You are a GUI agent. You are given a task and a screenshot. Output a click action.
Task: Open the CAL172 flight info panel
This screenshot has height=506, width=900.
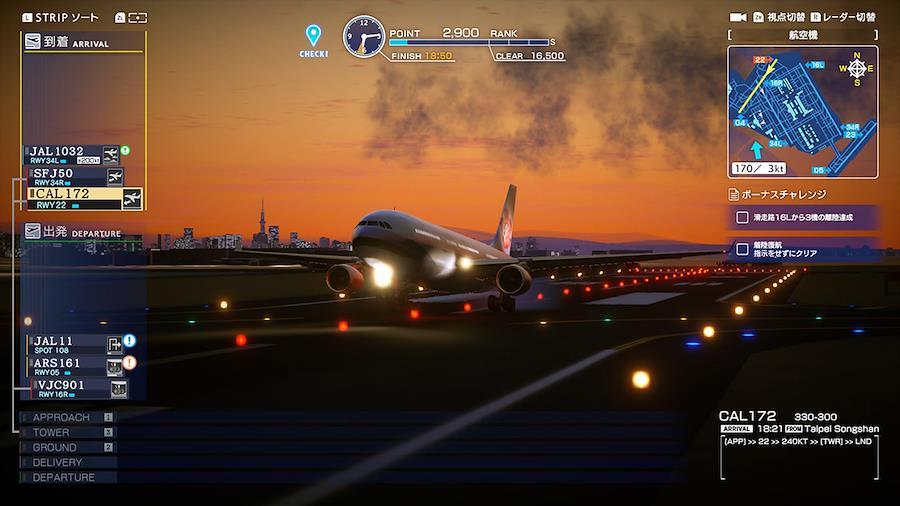click(x=798, y=440)
